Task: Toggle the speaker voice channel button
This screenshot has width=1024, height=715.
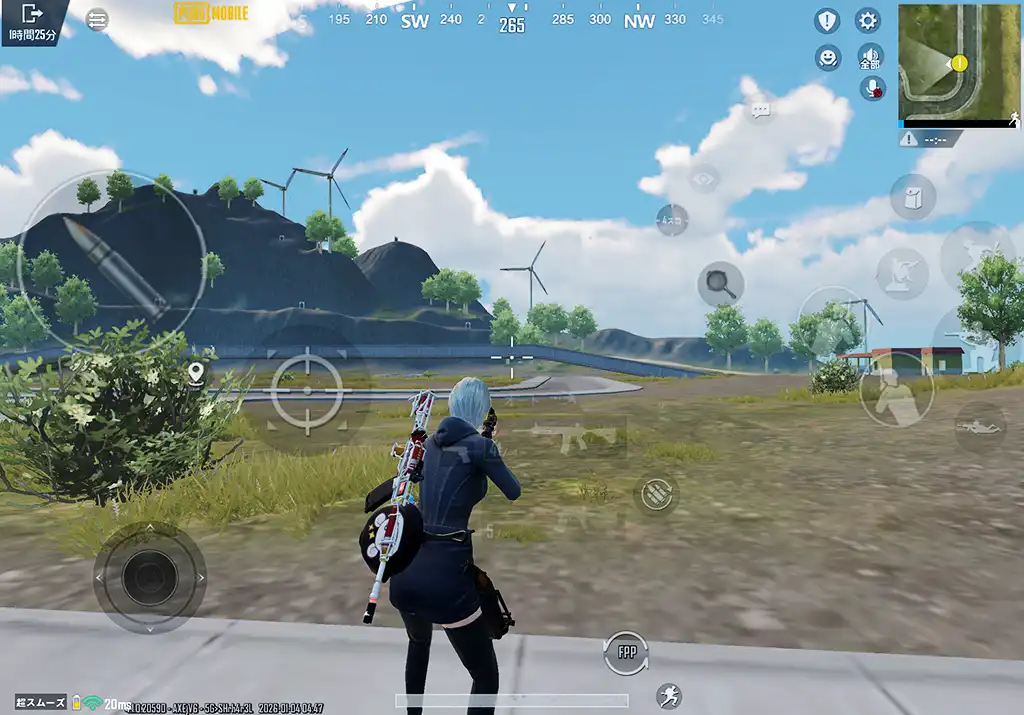Action: 871,57
